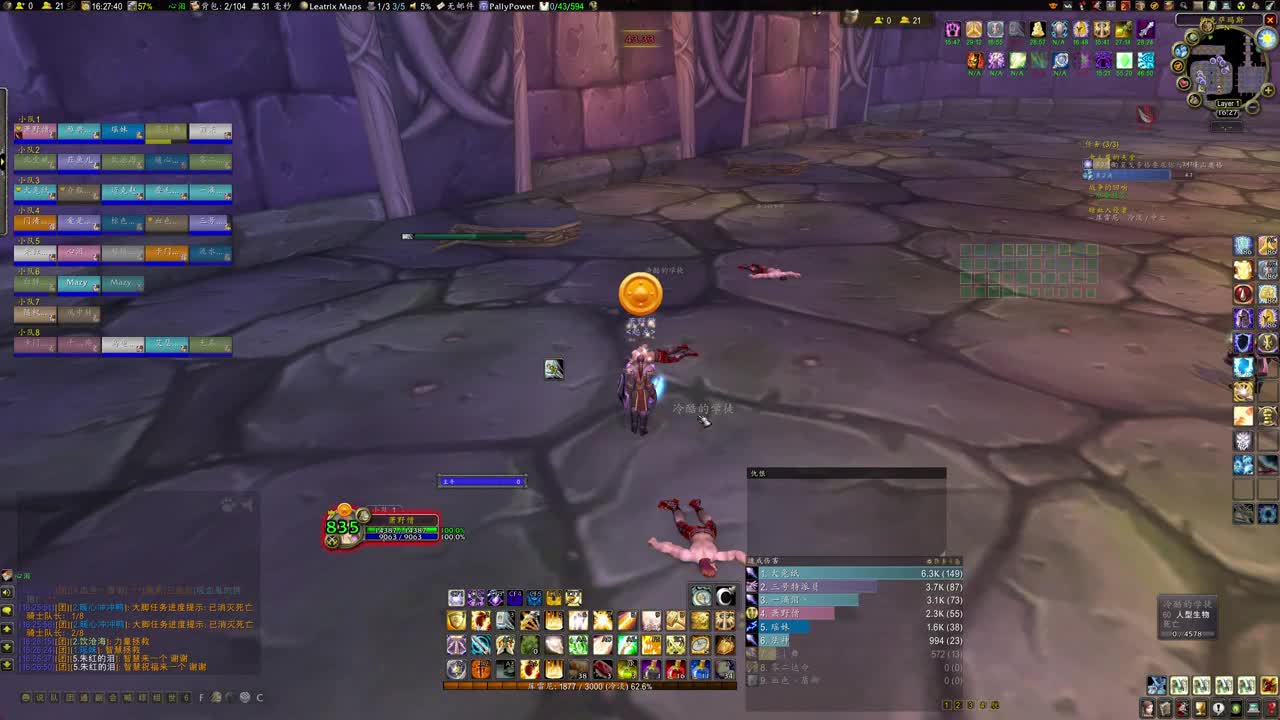Open the PallyPower addon panel

point(512,5)
